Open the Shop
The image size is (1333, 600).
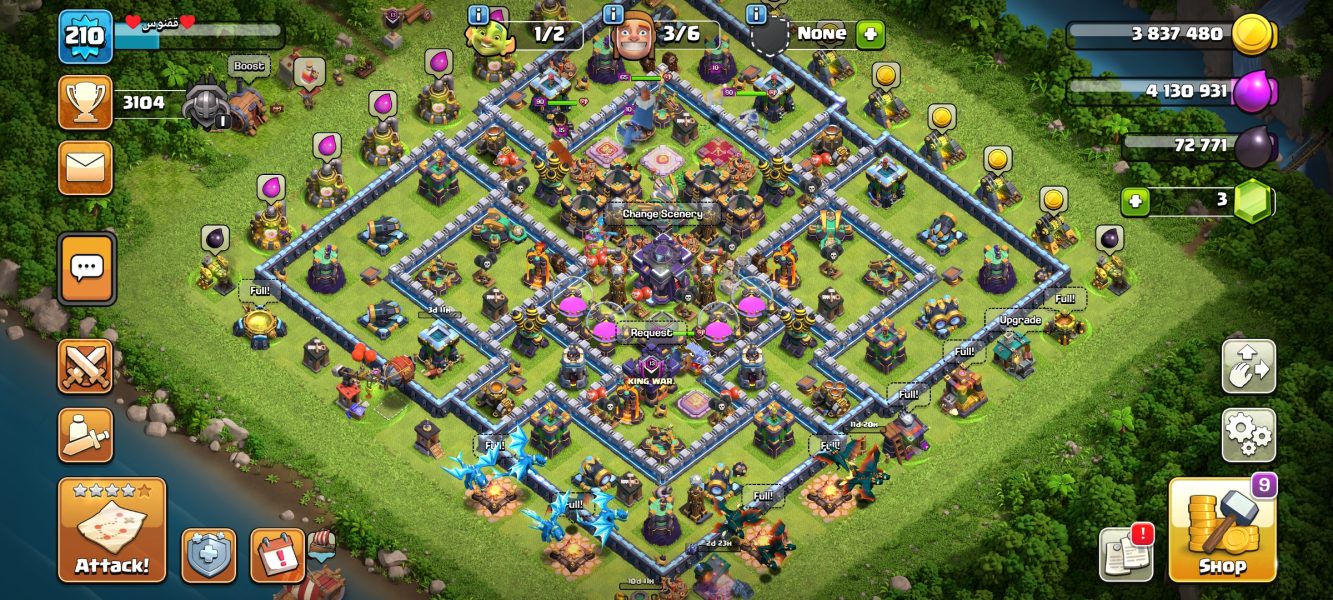1222,530
